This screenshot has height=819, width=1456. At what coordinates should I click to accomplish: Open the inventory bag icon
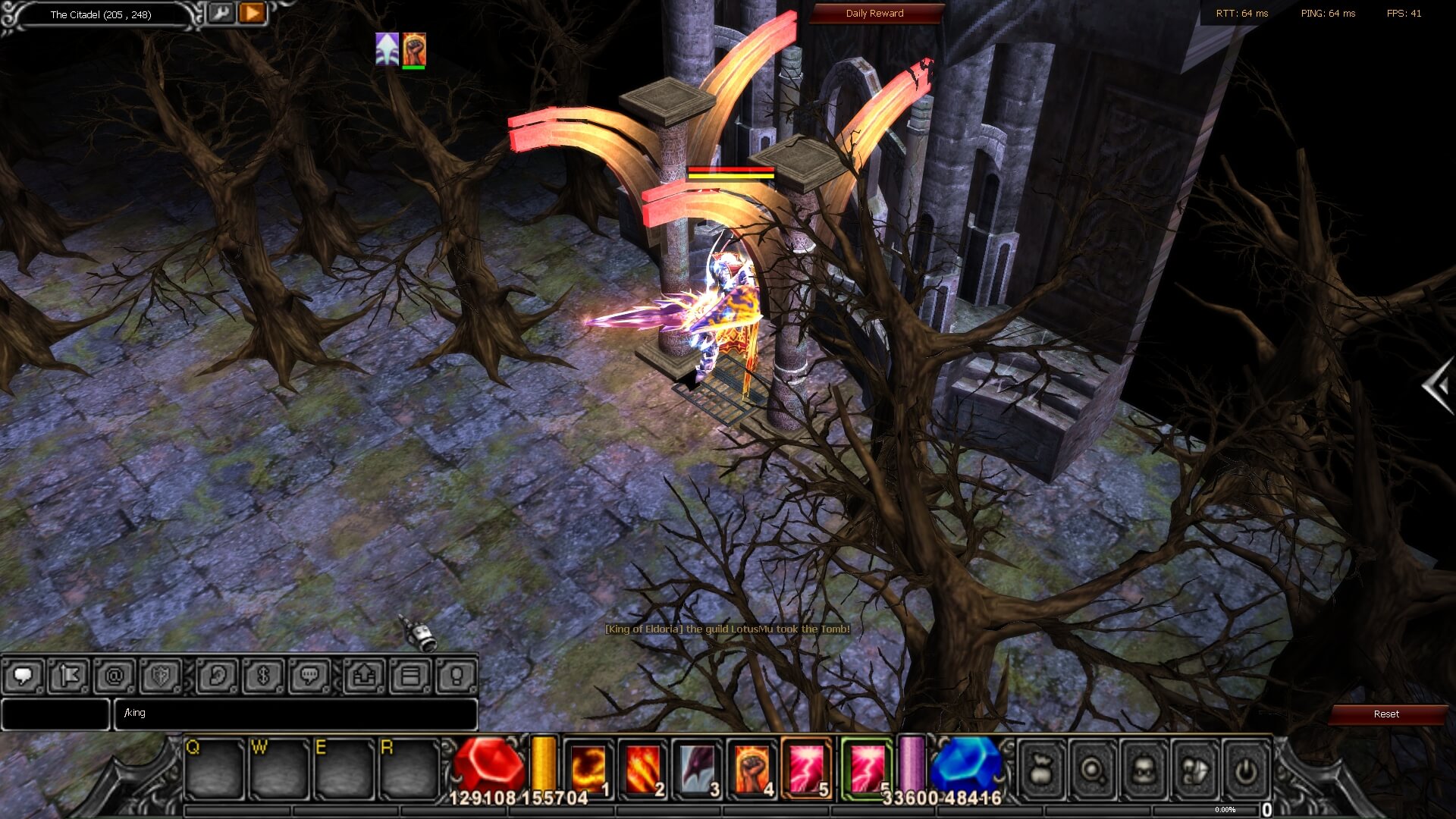click(x=1041, y=771)
